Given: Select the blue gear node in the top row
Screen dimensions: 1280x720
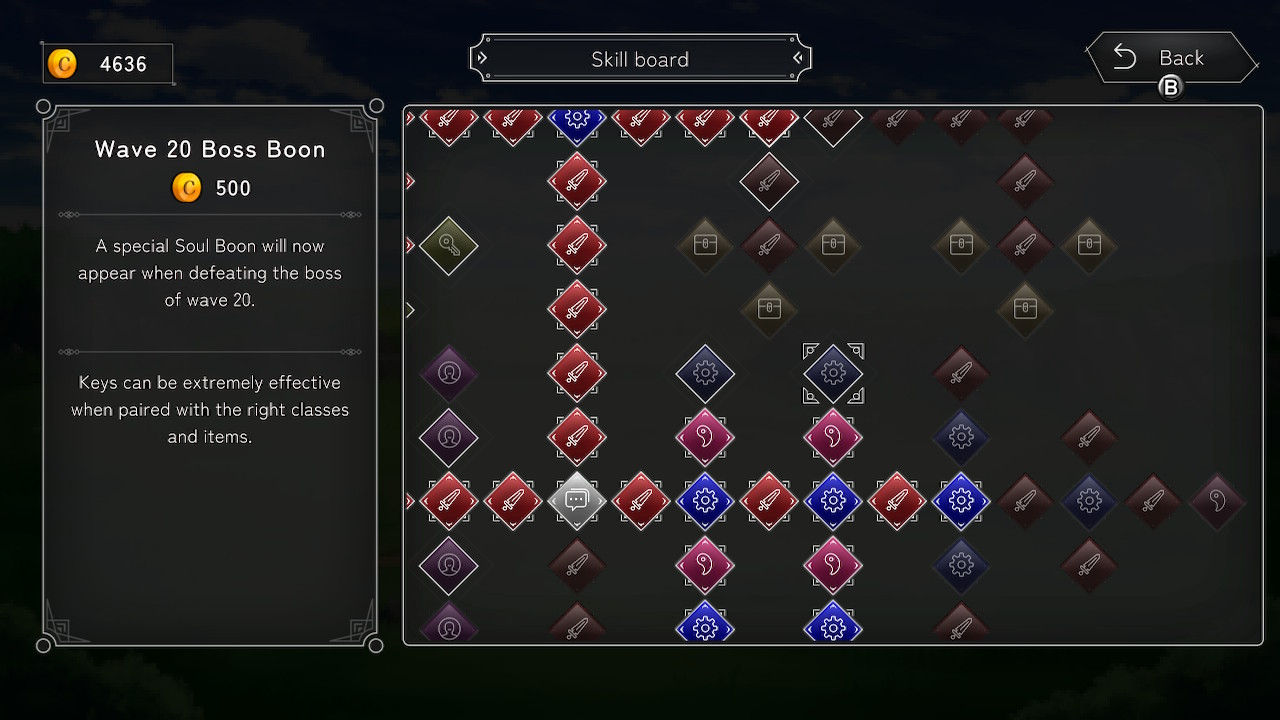Looking at the screenshot, I should (x=577, y=120).
